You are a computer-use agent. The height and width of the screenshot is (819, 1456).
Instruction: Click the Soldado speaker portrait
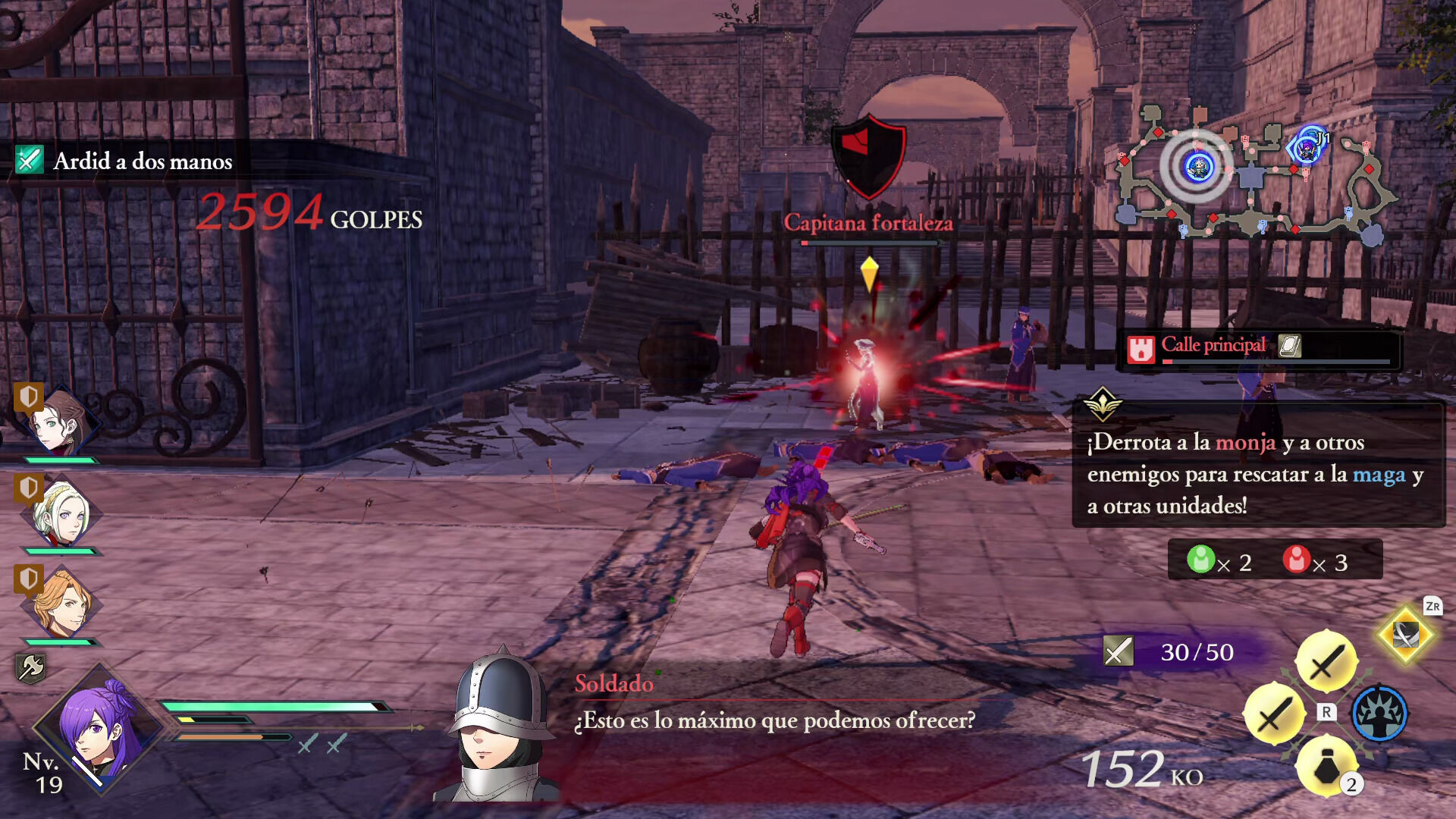[x=499, y=728]
